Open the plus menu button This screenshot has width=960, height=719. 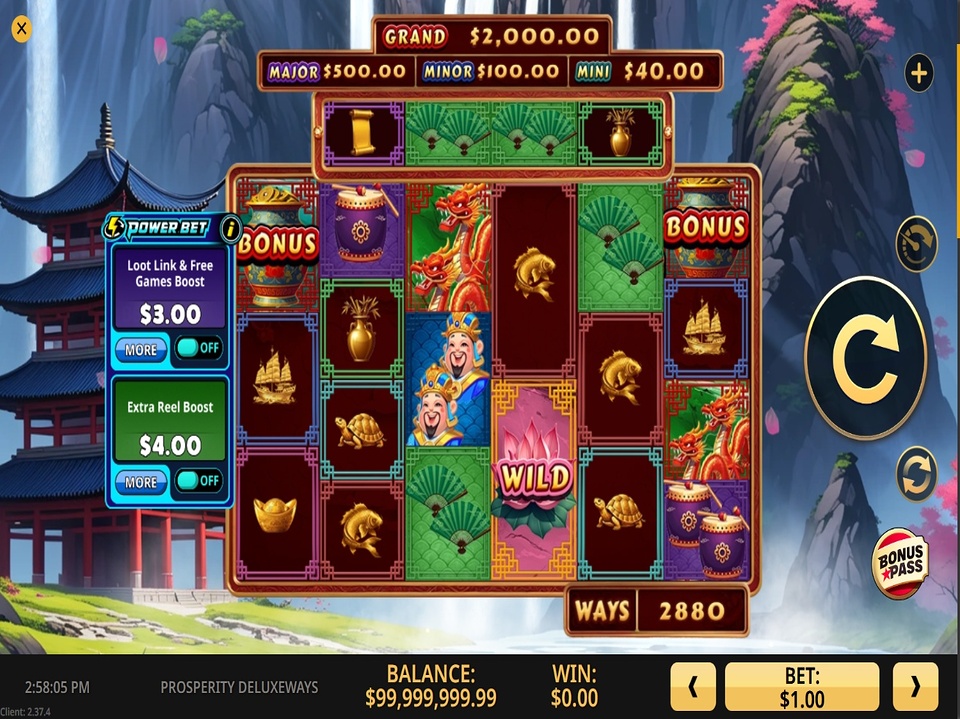(918, 73)
